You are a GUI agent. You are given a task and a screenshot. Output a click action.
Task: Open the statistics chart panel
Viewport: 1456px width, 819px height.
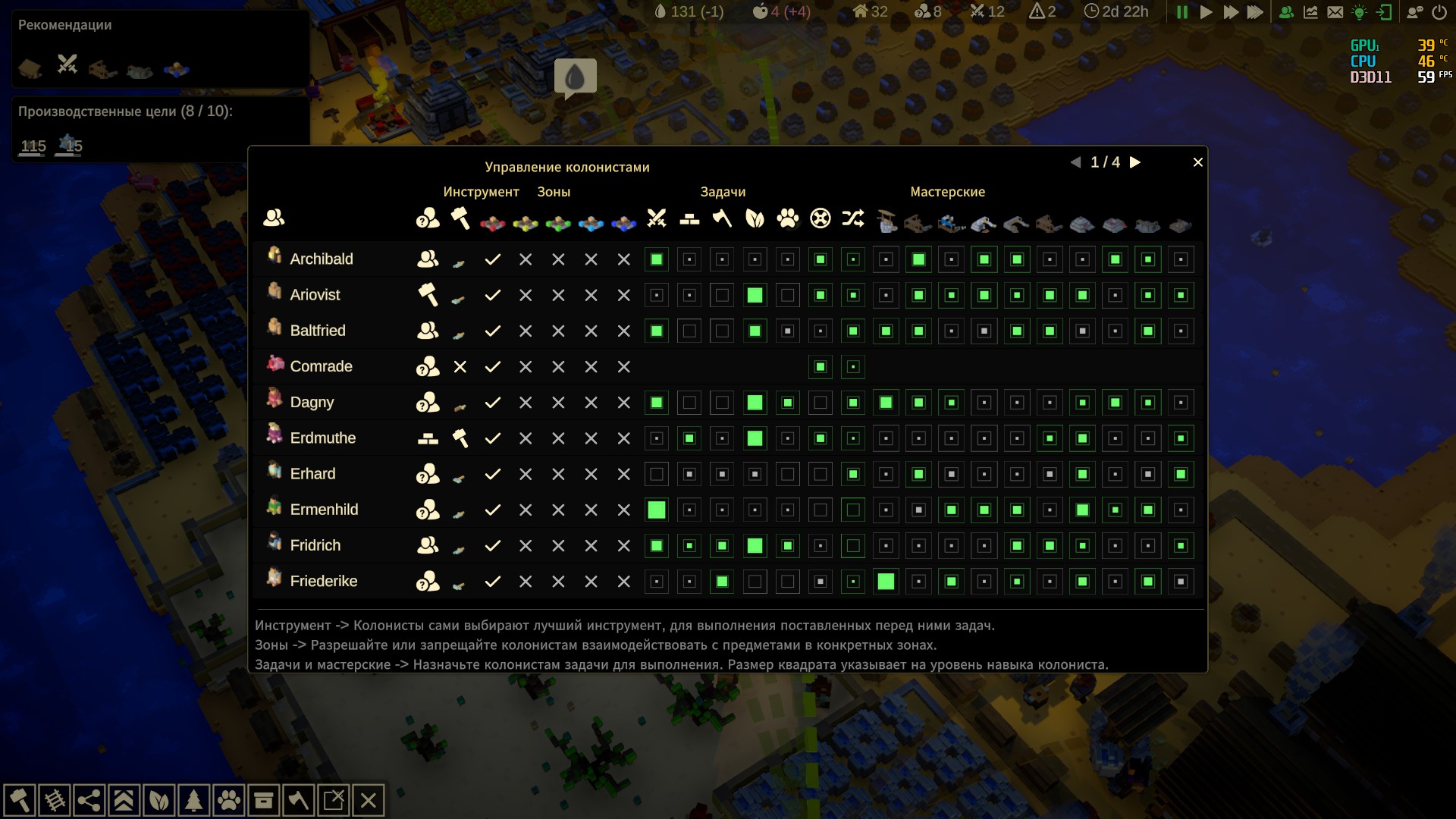tap(1310, 12)
